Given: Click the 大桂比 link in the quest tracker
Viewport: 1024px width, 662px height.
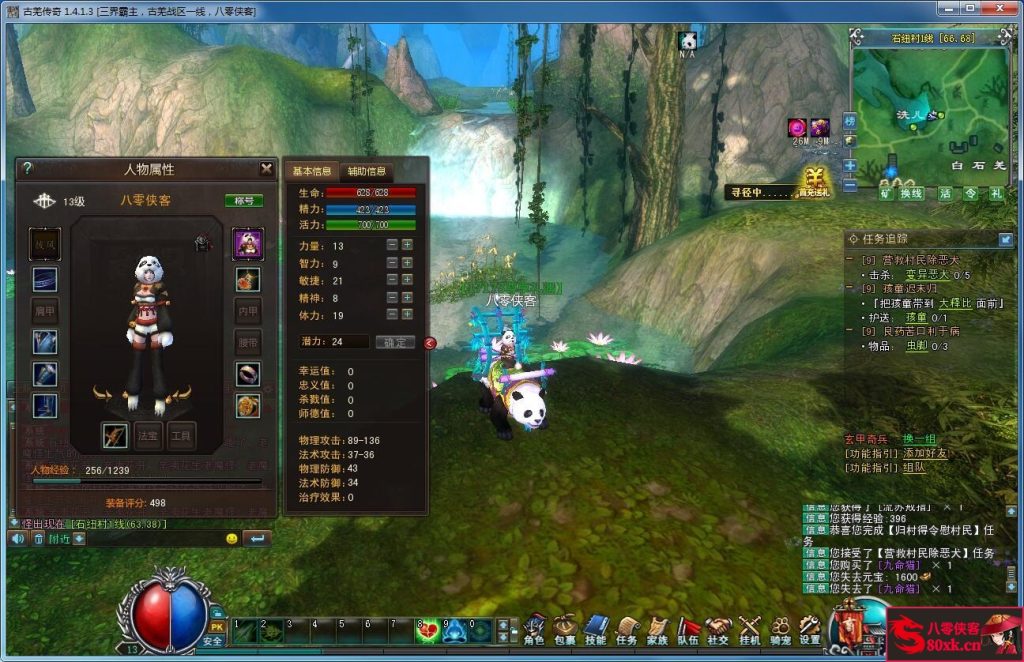Looking at the screenshot, I should coord(955,301).
